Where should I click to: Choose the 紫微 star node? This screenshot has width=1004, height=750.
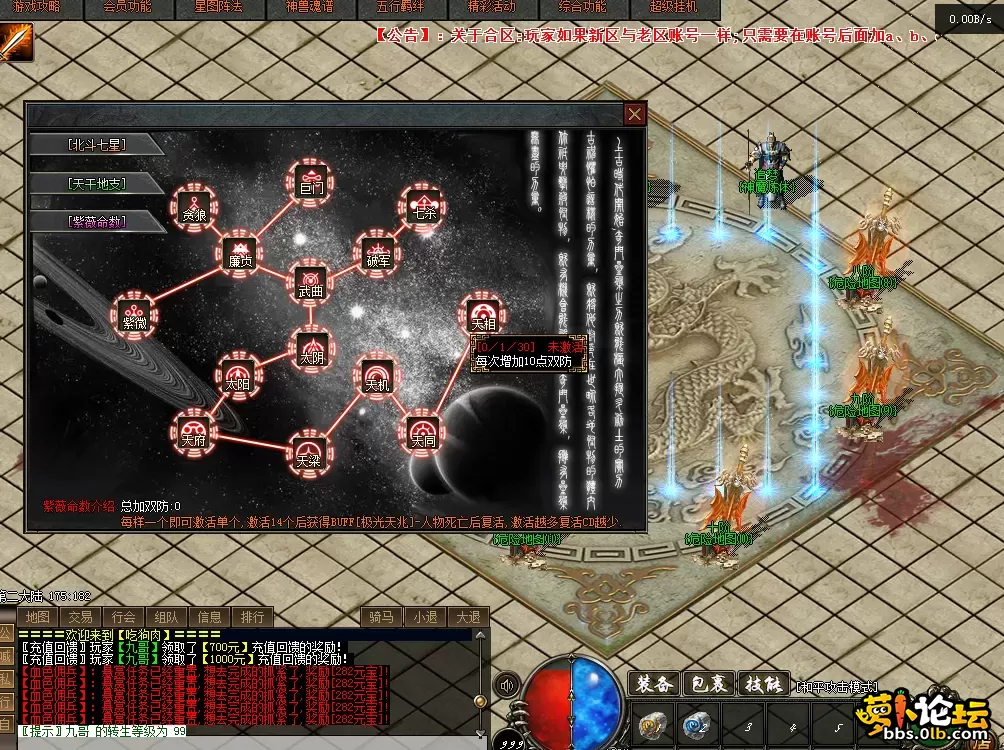(135, 314)
